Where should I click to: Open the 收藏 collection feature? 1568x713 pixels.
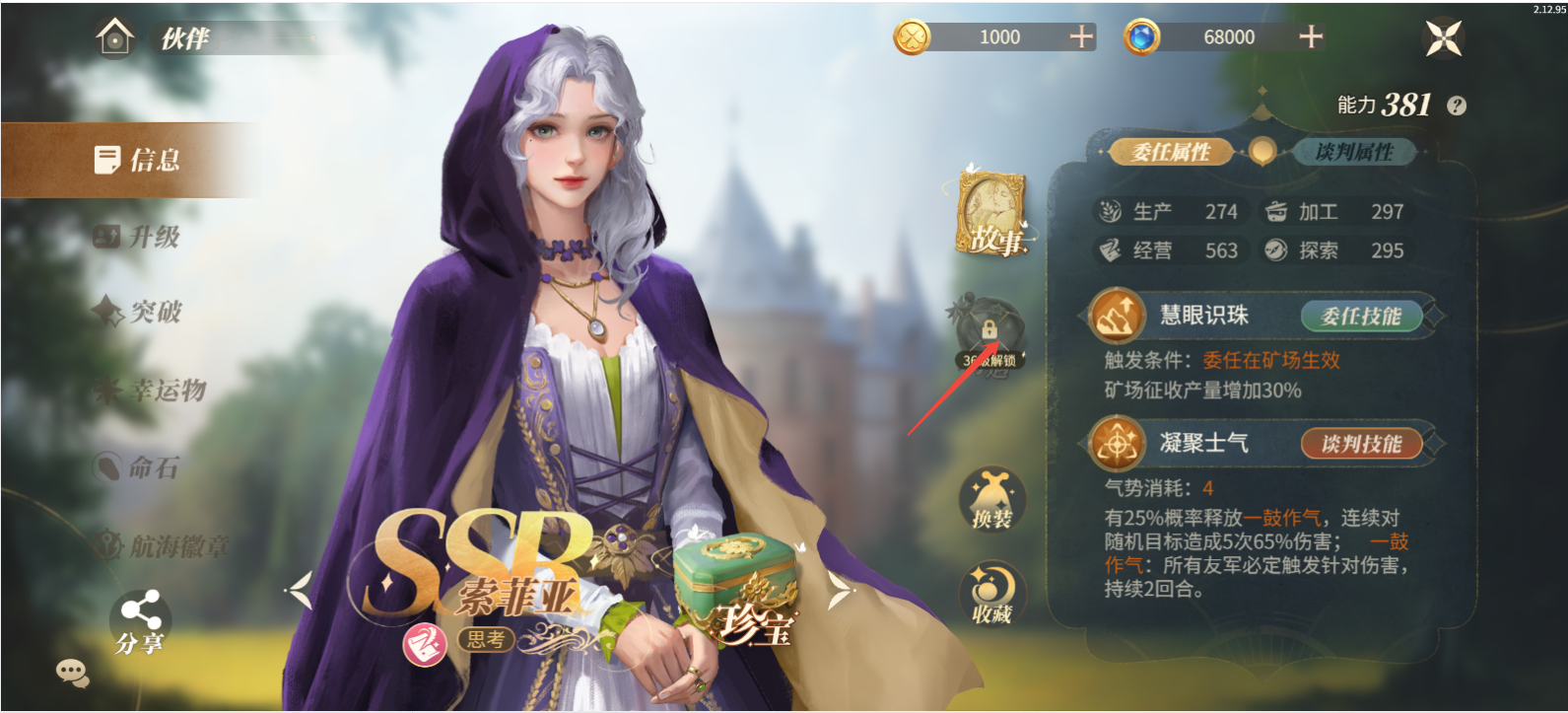tap(991, 593)
